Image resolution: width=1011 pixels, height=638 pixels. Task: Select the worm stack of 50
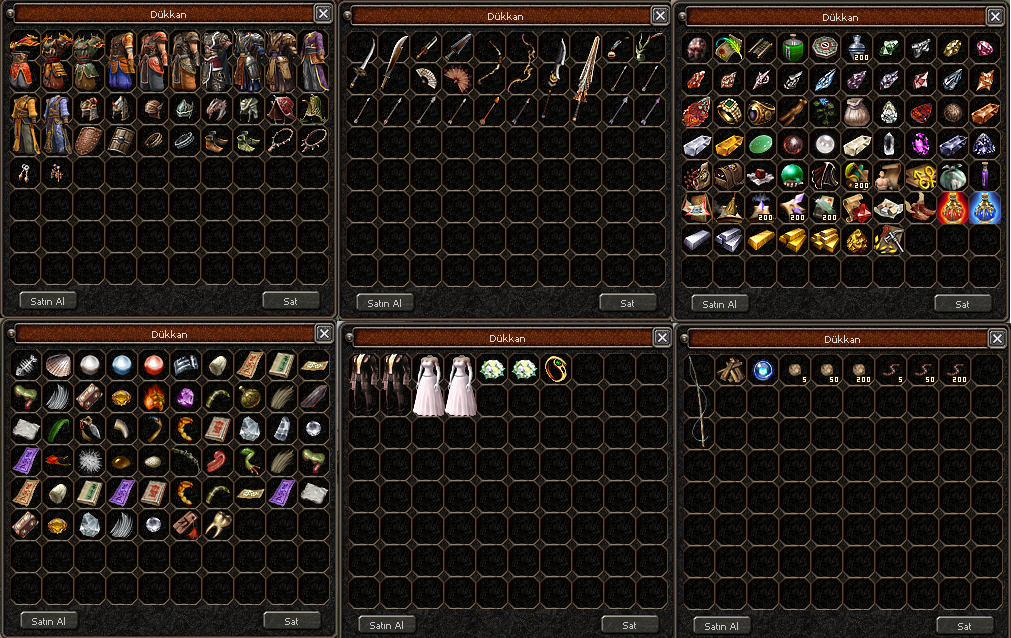pyautogui.click(x=920, y=370)
